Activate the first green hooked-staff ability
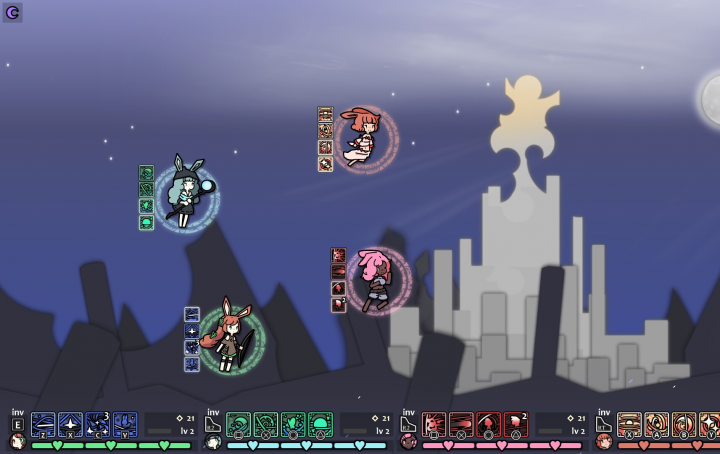Viewport: 720px width, 454px height. [x=238, y=424]
